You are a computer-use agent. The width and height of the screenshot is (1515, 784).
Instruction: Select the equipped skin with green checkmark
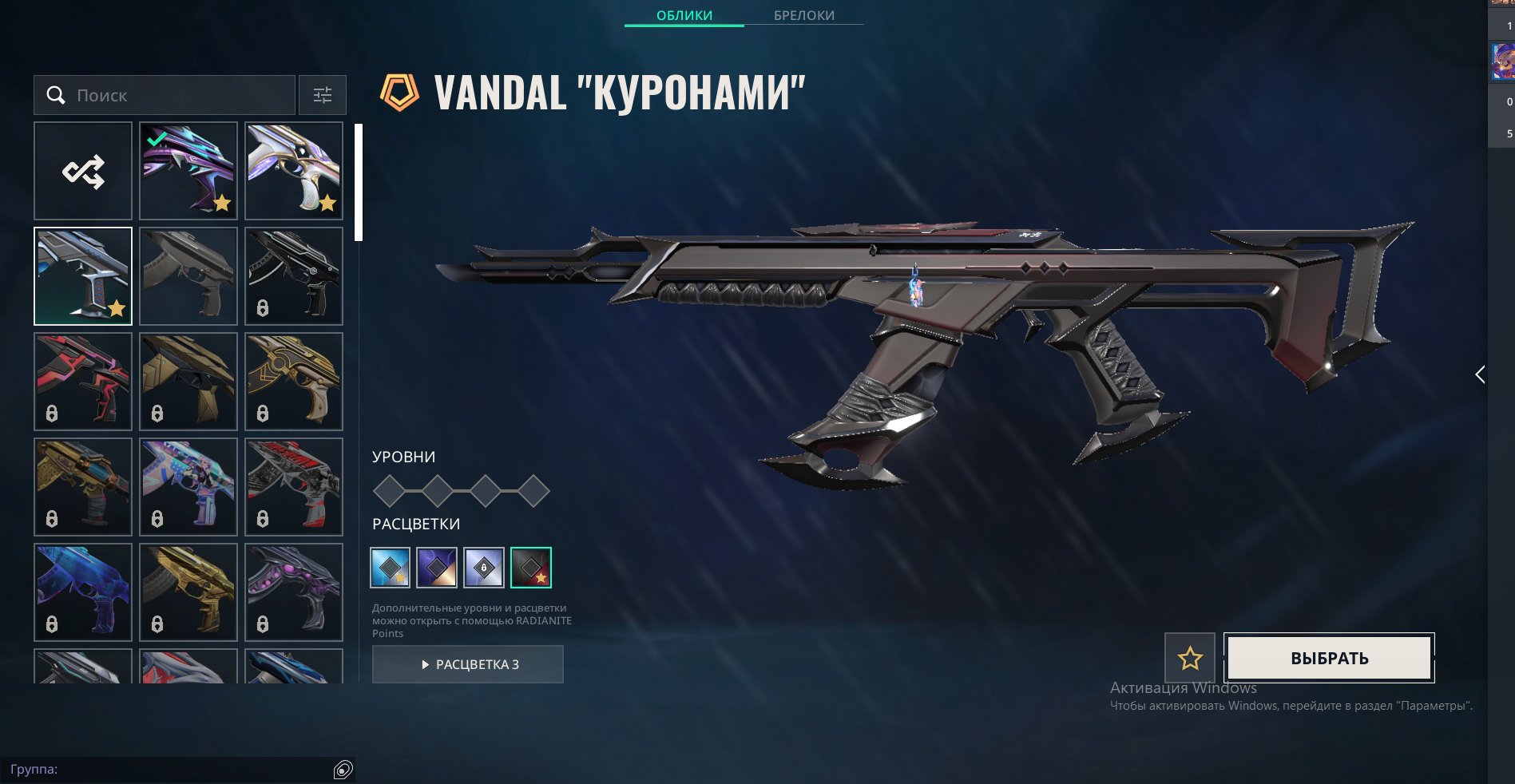click(188, 170)
